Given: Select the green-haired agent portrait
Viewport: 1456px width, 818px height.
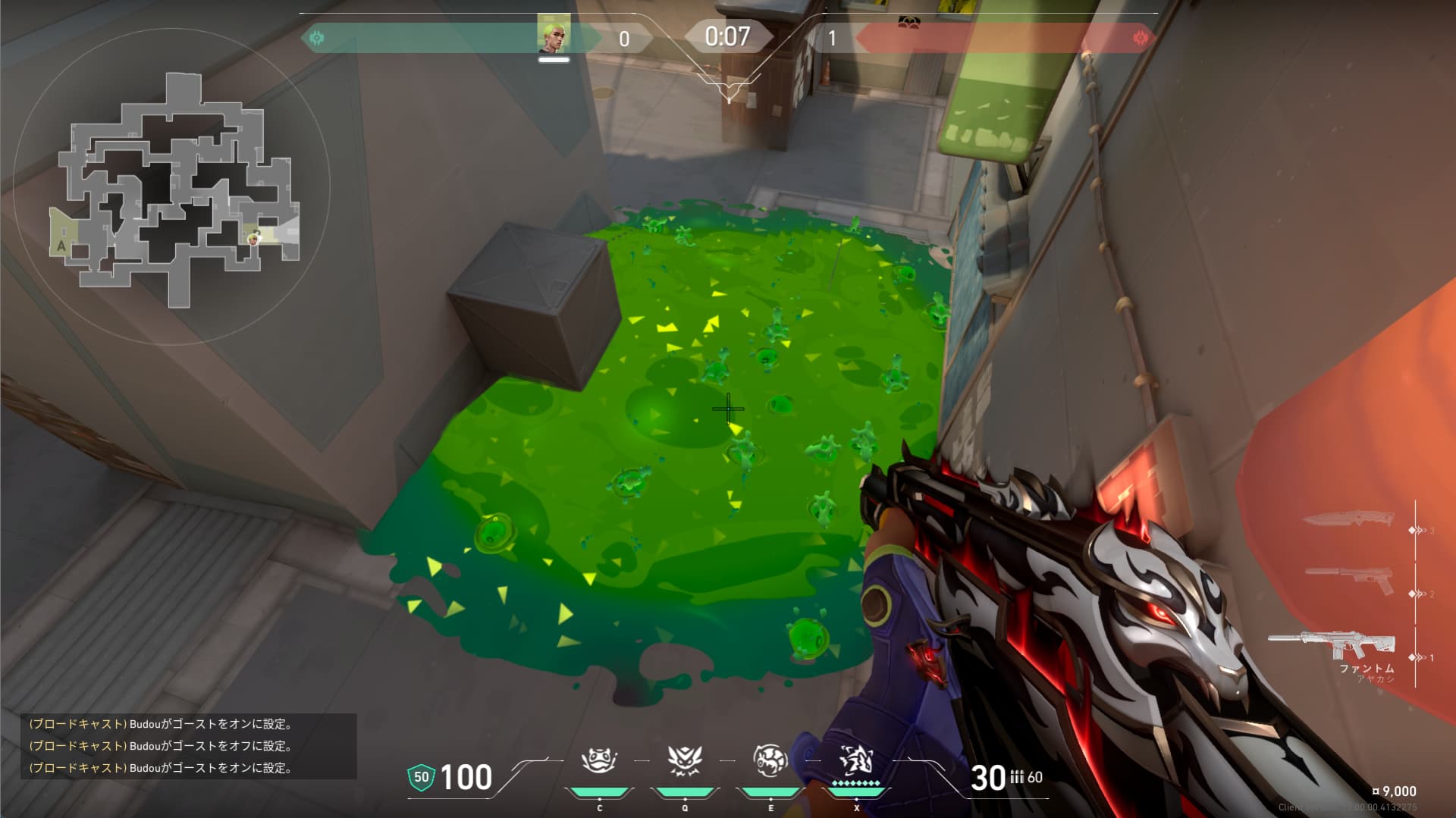Looking at the screenshot, I should (x=554, y=34).
